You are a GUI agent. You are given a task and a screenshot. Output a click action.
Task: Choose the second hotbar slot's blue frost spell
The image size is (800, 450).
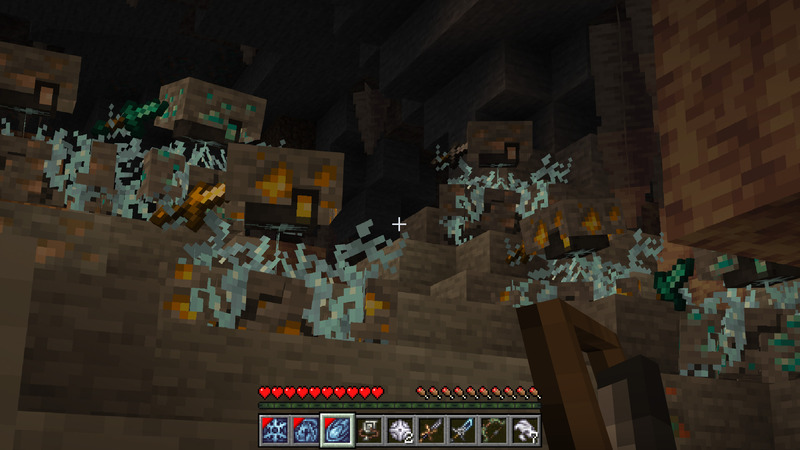[x=304, y=430]
